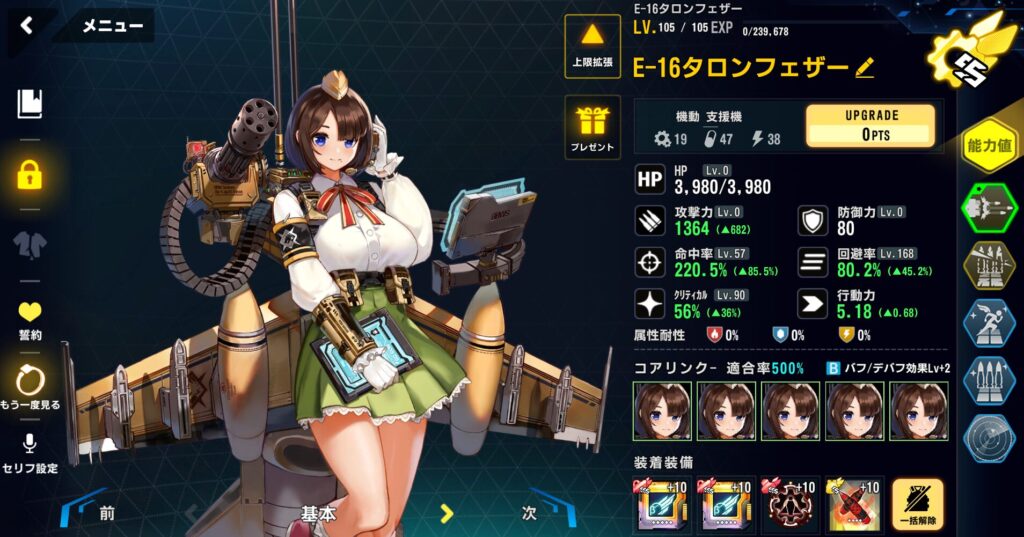Open the 誓約 heart option
The width and height of the screenshot is (1024, 537).
pos(30,320)
